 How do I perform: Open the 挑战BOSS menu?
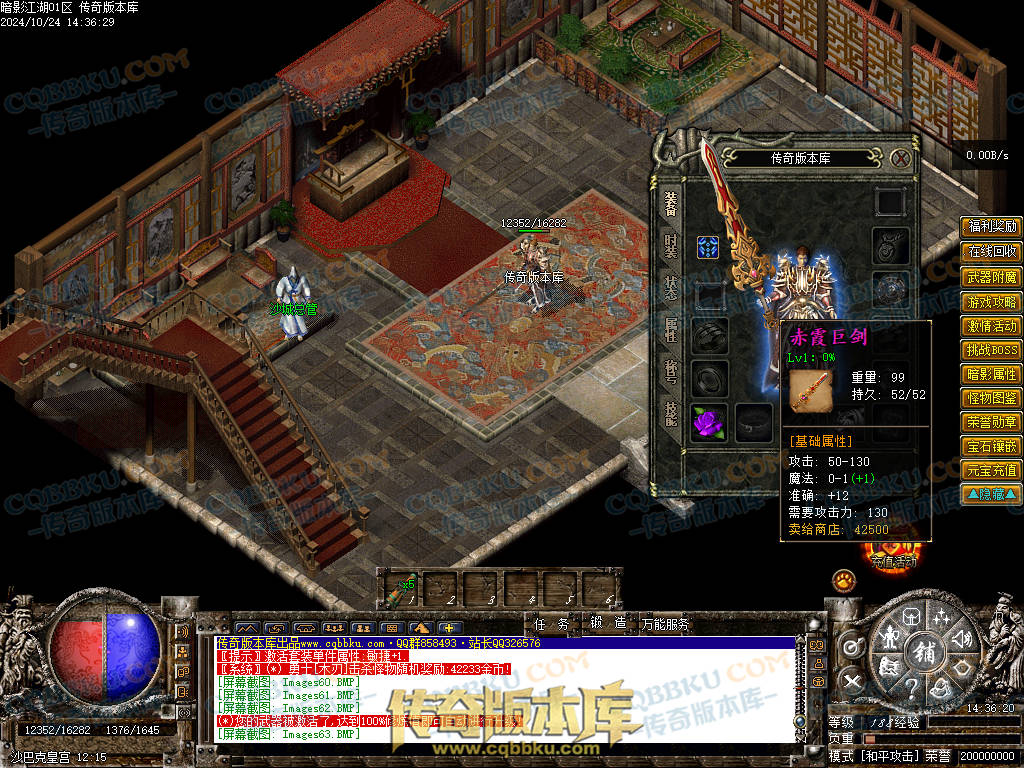tap(991, 350)
